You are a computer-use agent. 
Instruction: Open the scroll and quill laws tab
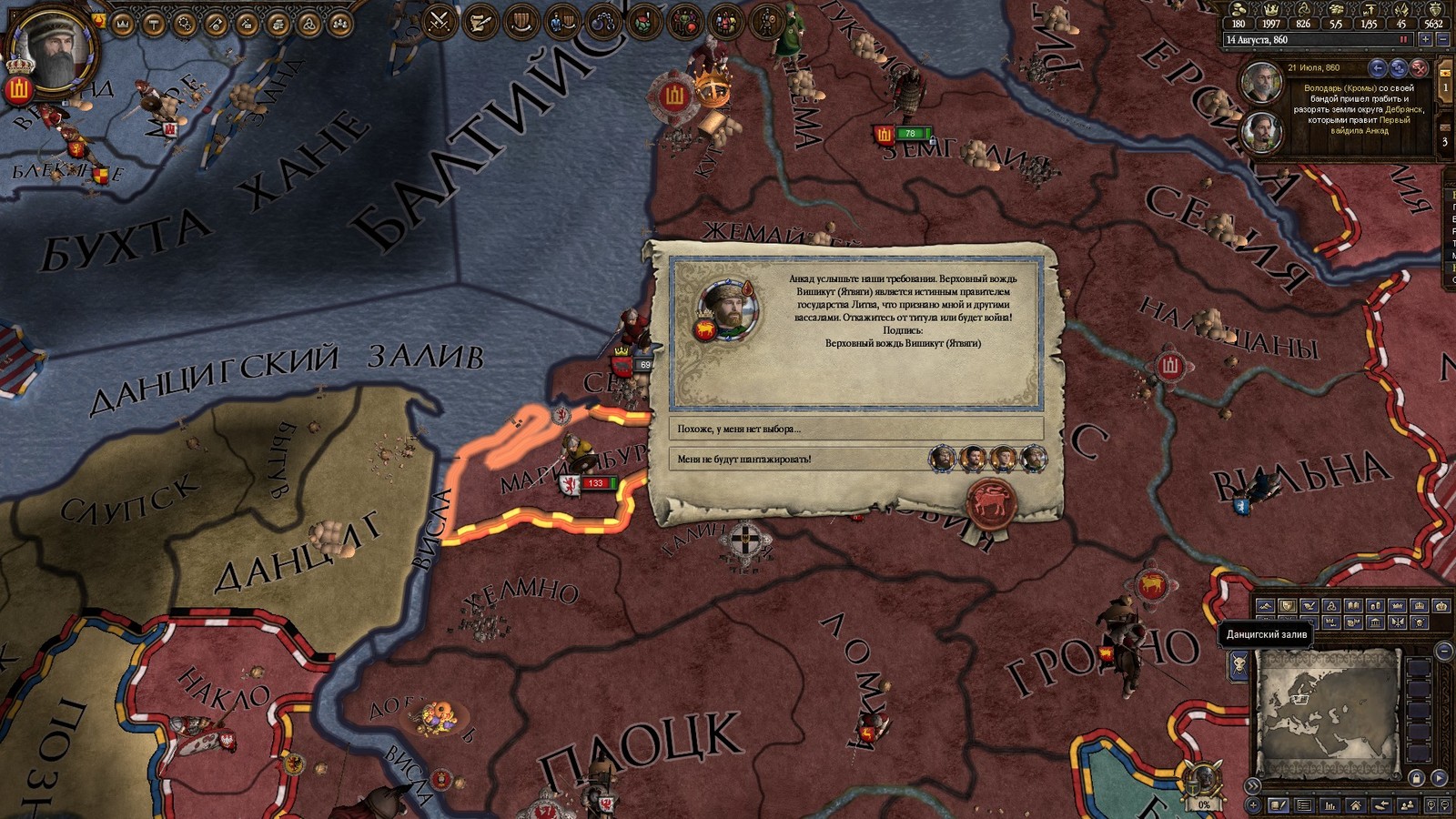[480, 20]
